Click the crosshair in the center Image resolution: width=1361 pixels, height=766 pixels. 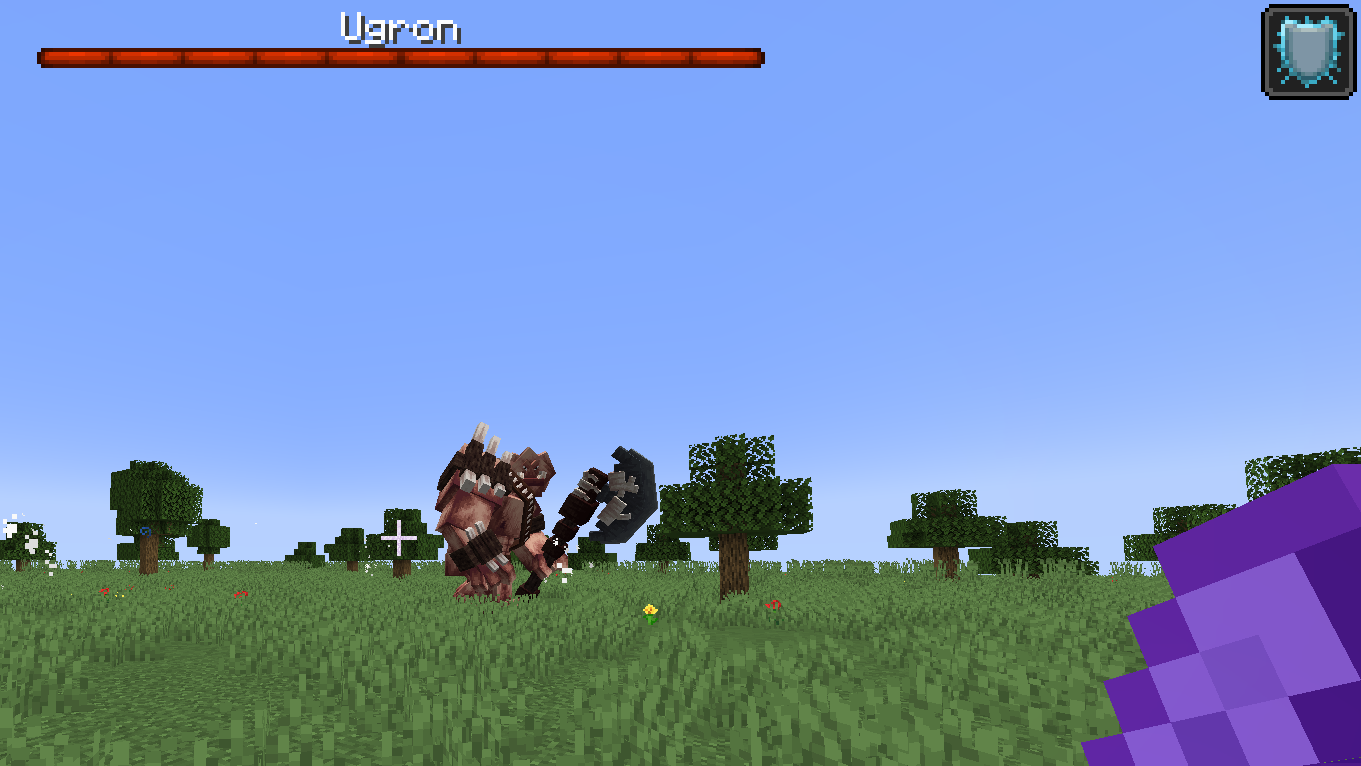(399, 537)
